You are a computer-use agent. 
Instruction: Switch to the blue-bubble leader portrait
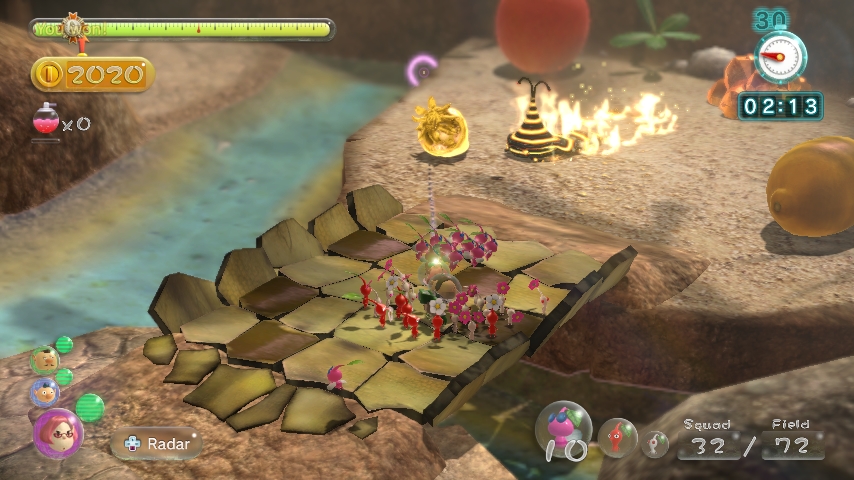click(x=44, y=392)
